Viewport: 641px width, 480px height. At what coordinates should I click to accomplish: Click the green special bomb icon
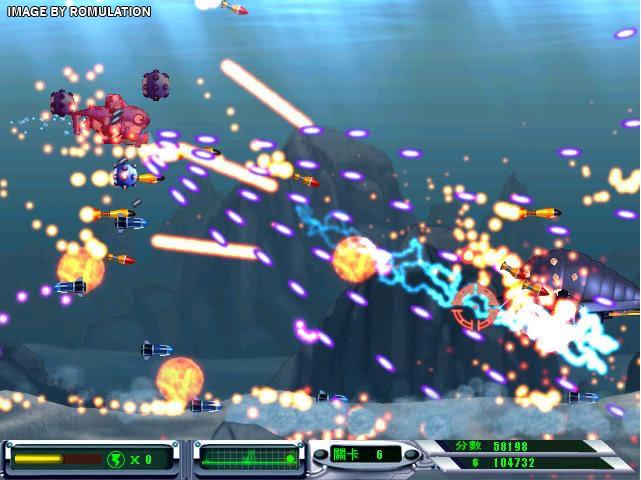pyautogui.click(x=116, y=459)
